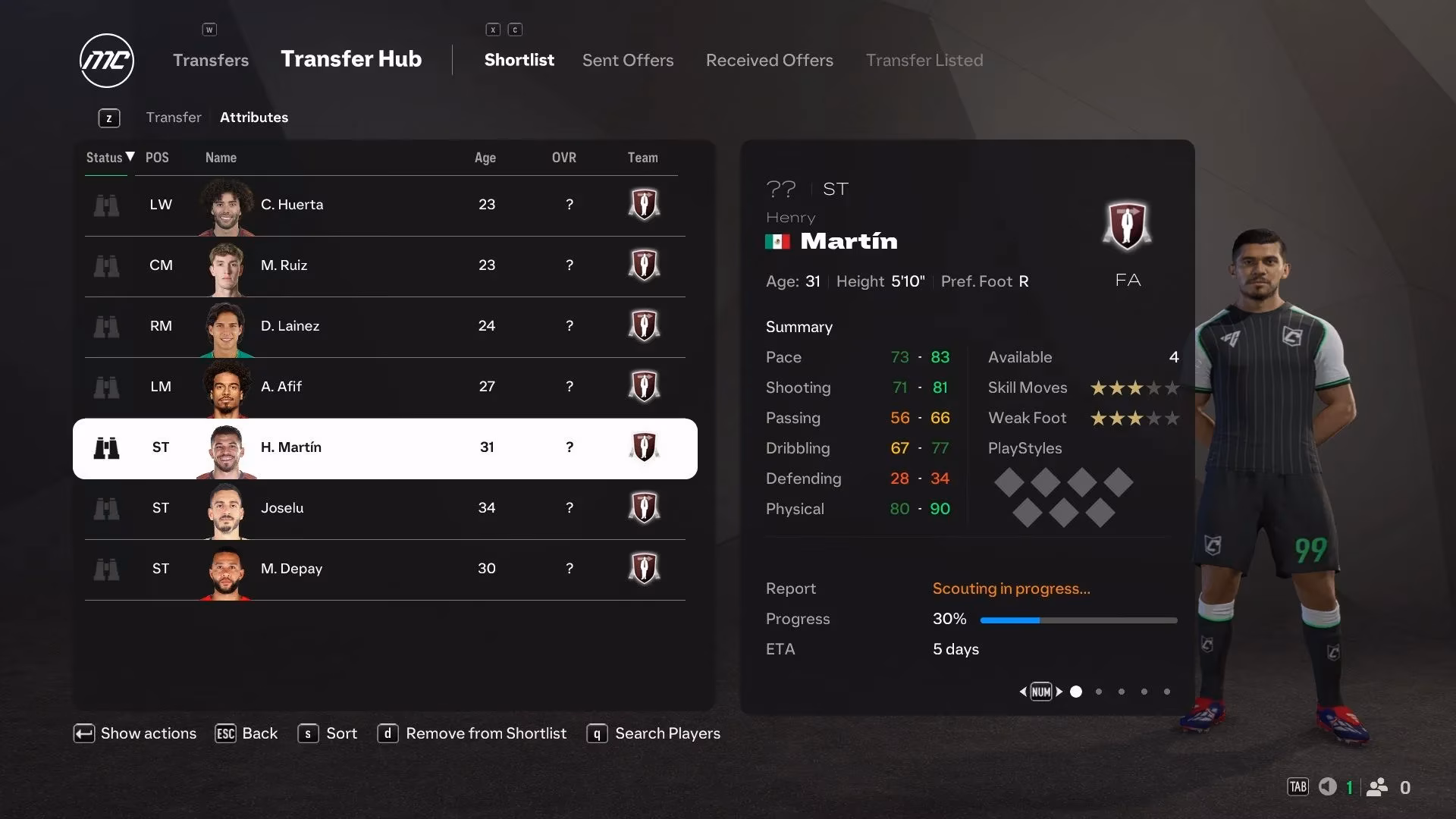
Task: Open the Attributes sub-tab
Action: click(253, 117)
